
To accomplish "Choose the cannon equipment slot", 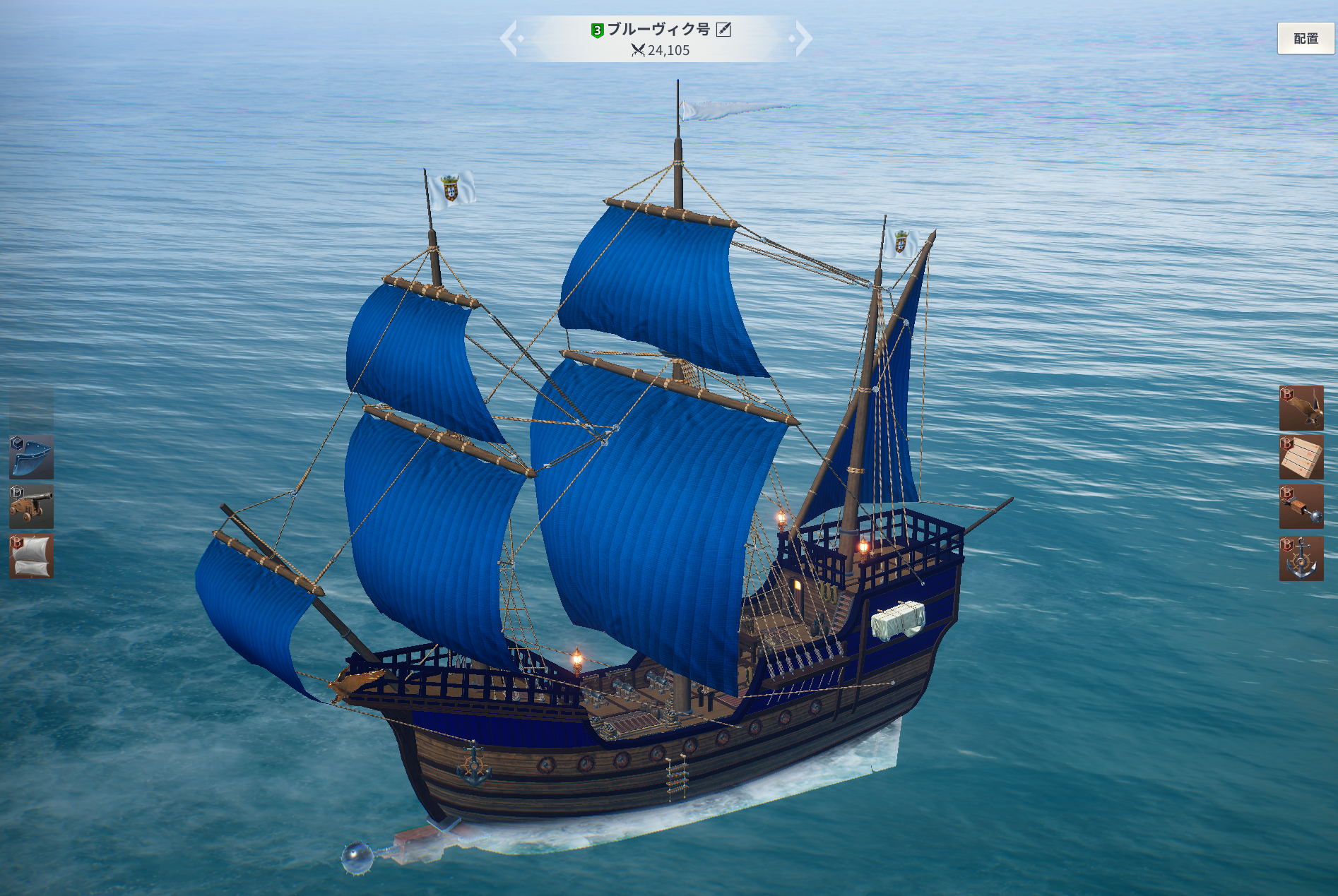I will [31, 507].
